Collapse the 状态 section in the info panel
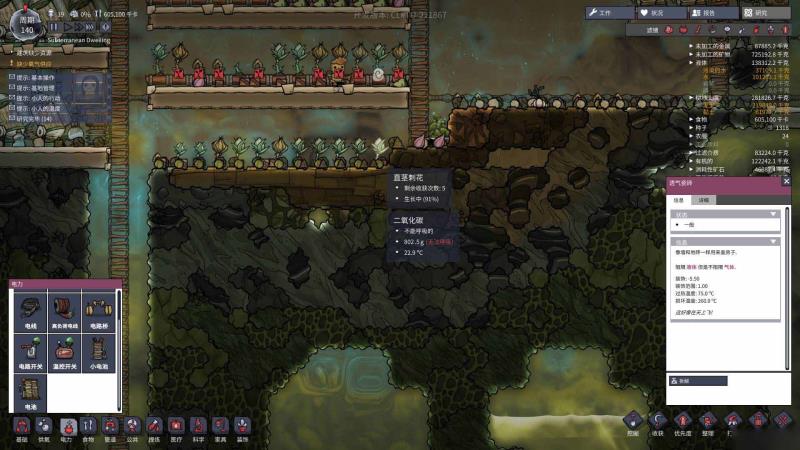This screenshot has width=800, height=450. pyautogui.click(x=772, y=214)
